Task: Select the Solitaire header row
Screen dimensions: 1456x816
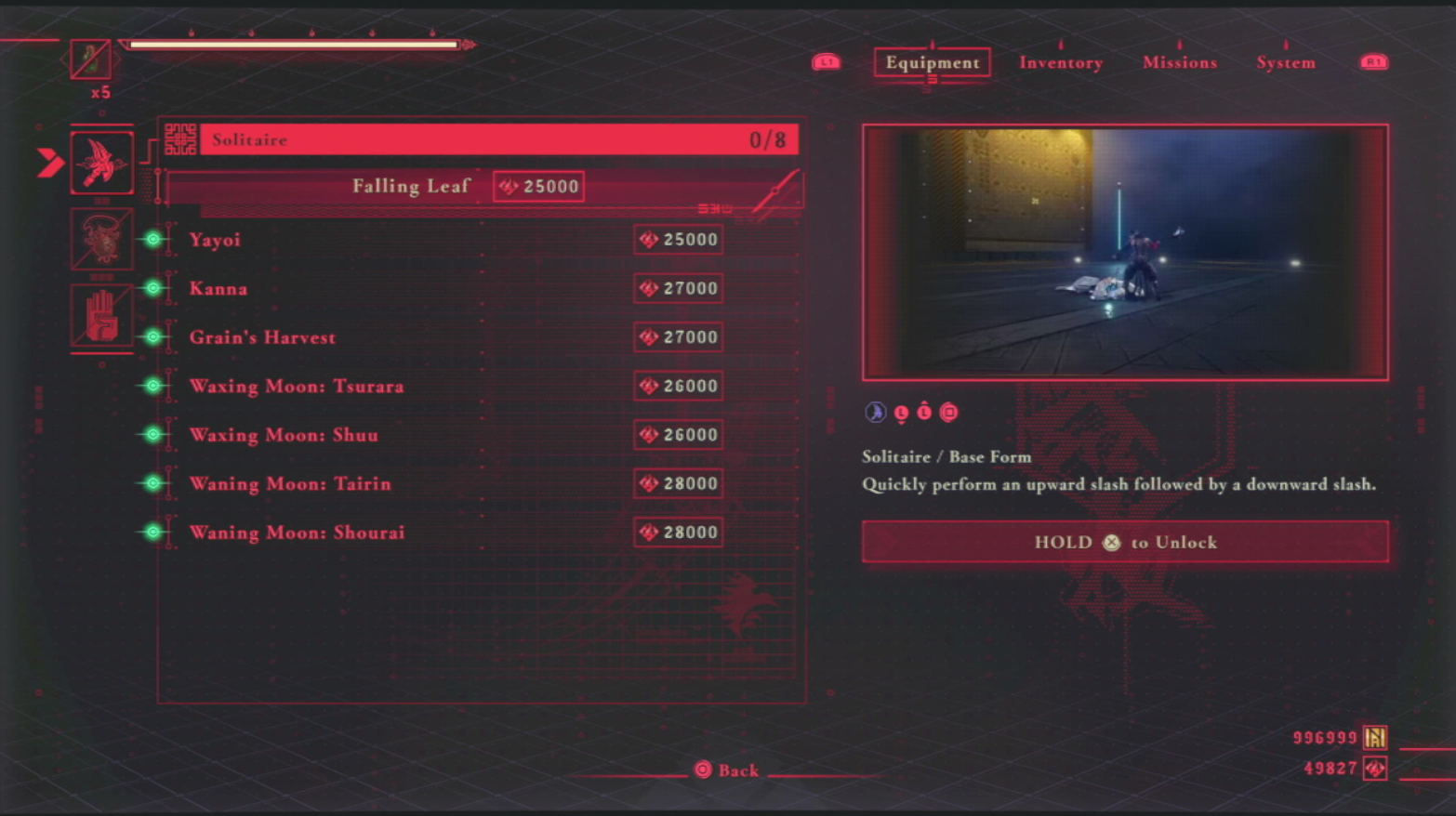Action: pyautogui.click(x=498, y=139)
